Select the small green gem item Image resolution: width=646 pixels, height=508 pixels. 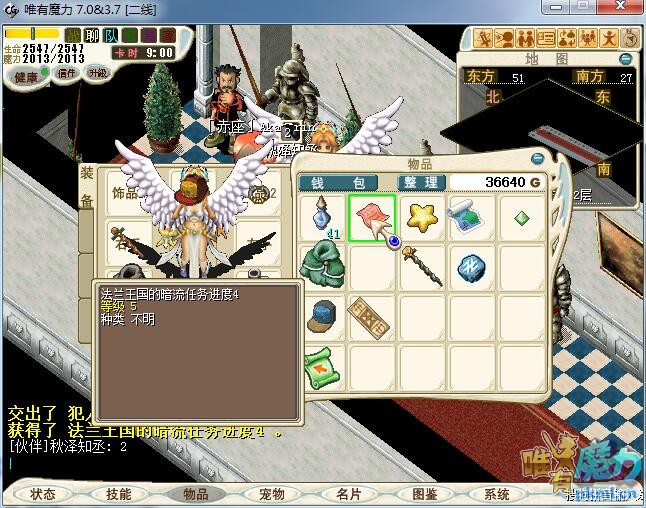[x=519, y=216]
